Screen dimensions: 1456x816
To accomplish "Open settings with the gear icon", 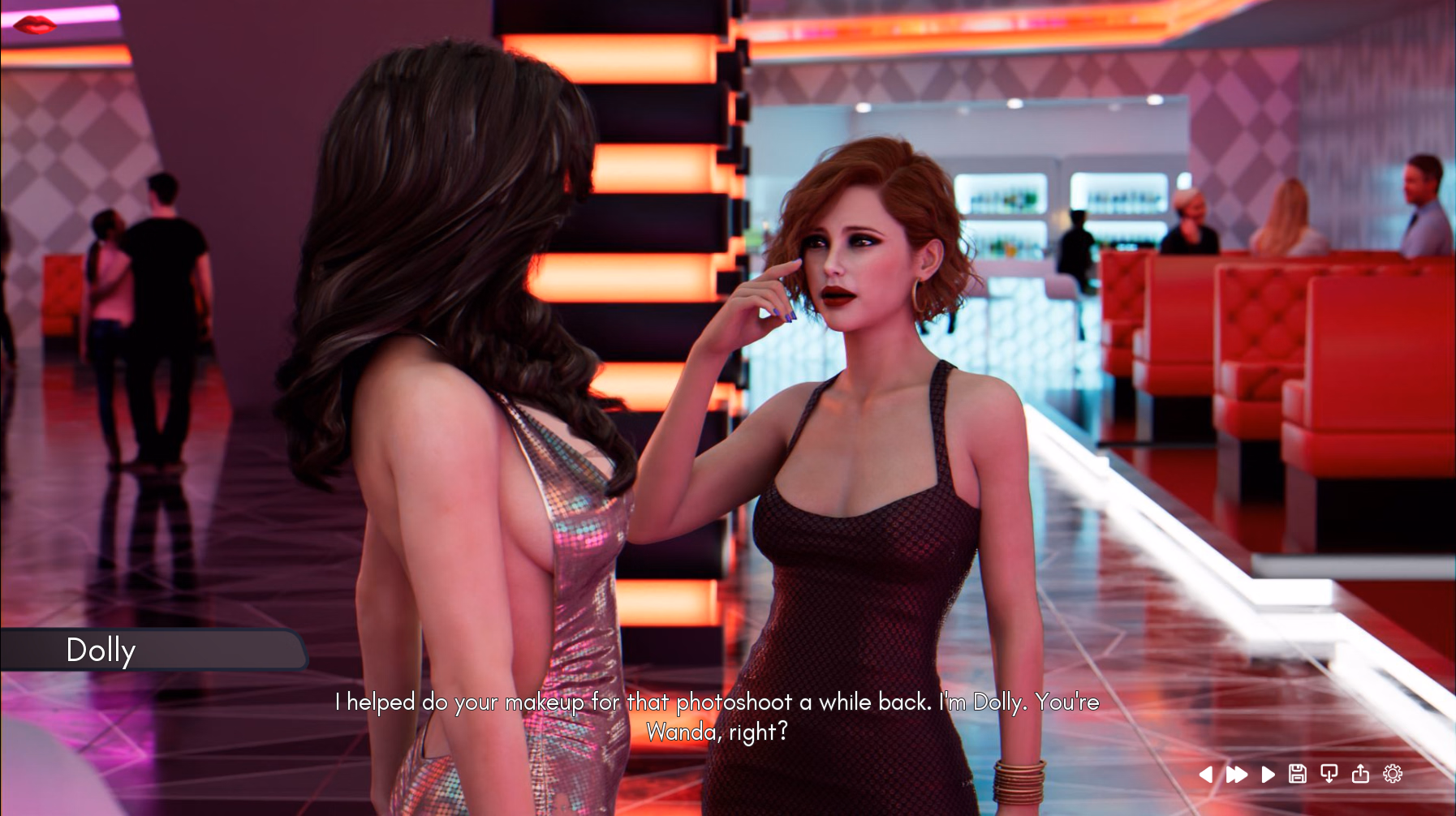I will (1393, 774).
